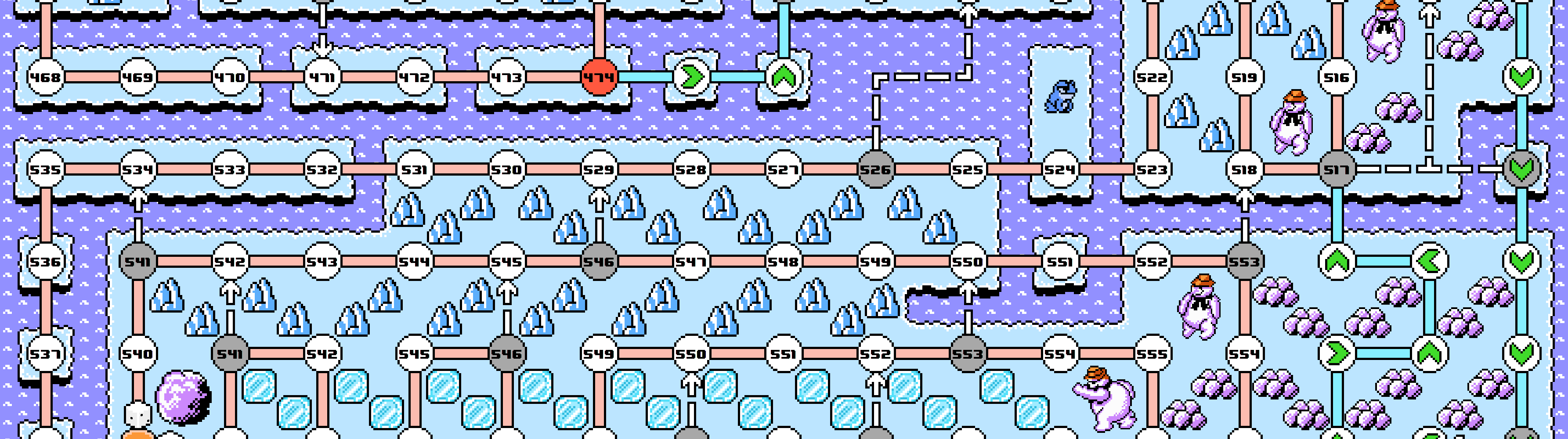Choose level node 548

pos(784,262)
